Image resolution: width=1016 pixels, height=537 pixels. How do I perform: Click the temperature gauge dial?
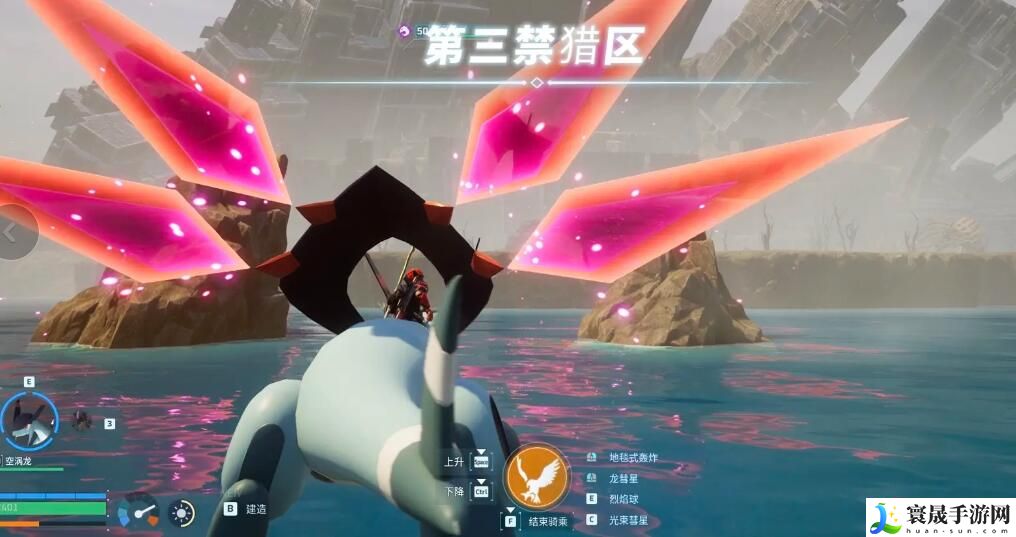pyautogui.click(x=138, y=512)
